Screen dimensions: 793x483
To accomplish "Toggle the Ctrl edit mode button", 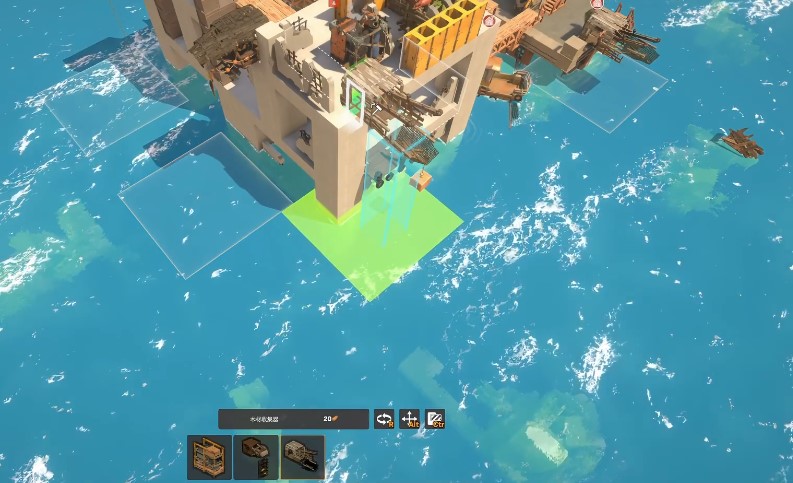I will (x=435, y=419).
